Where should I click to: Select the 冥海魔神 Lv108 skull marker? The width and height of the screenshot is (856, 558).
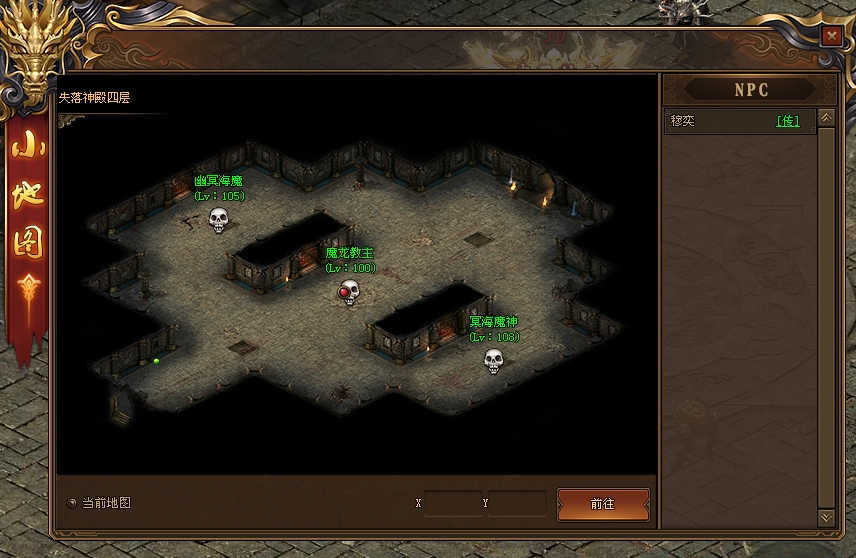493,360
